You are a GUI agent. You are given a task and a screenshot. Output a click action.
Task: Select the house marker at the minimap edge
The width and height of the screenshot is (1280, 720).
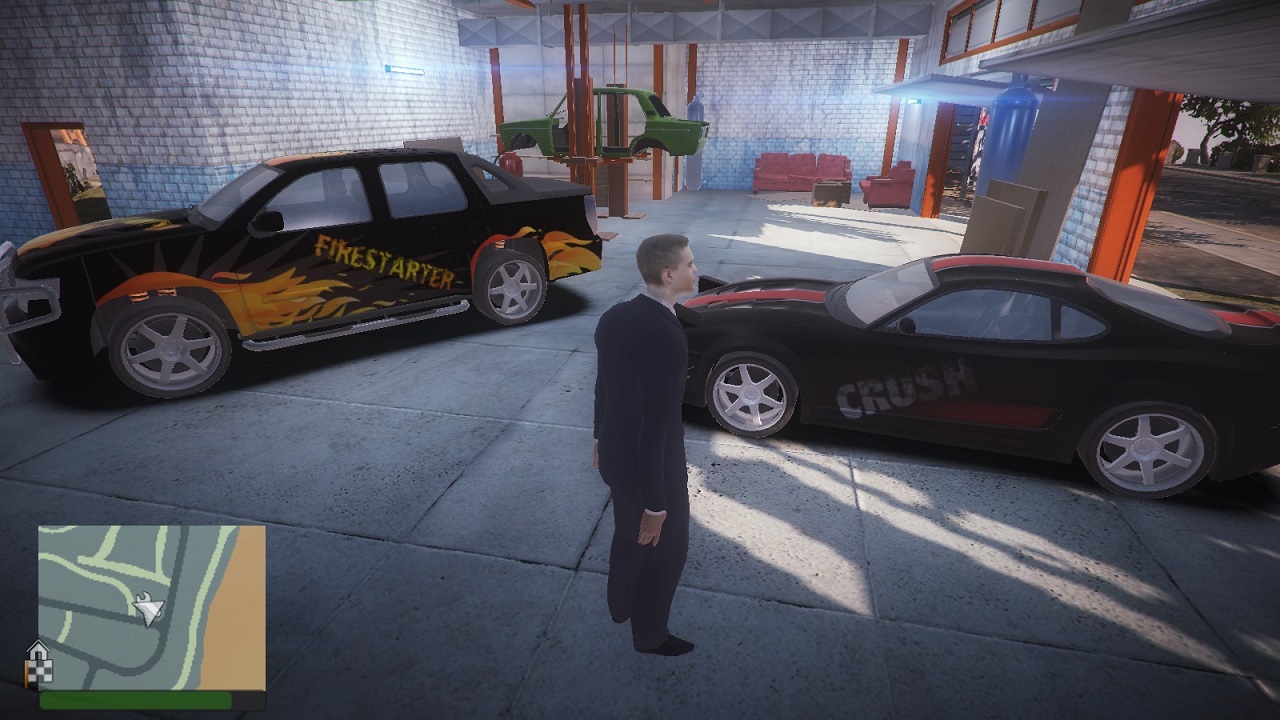[x=37, y=650]
